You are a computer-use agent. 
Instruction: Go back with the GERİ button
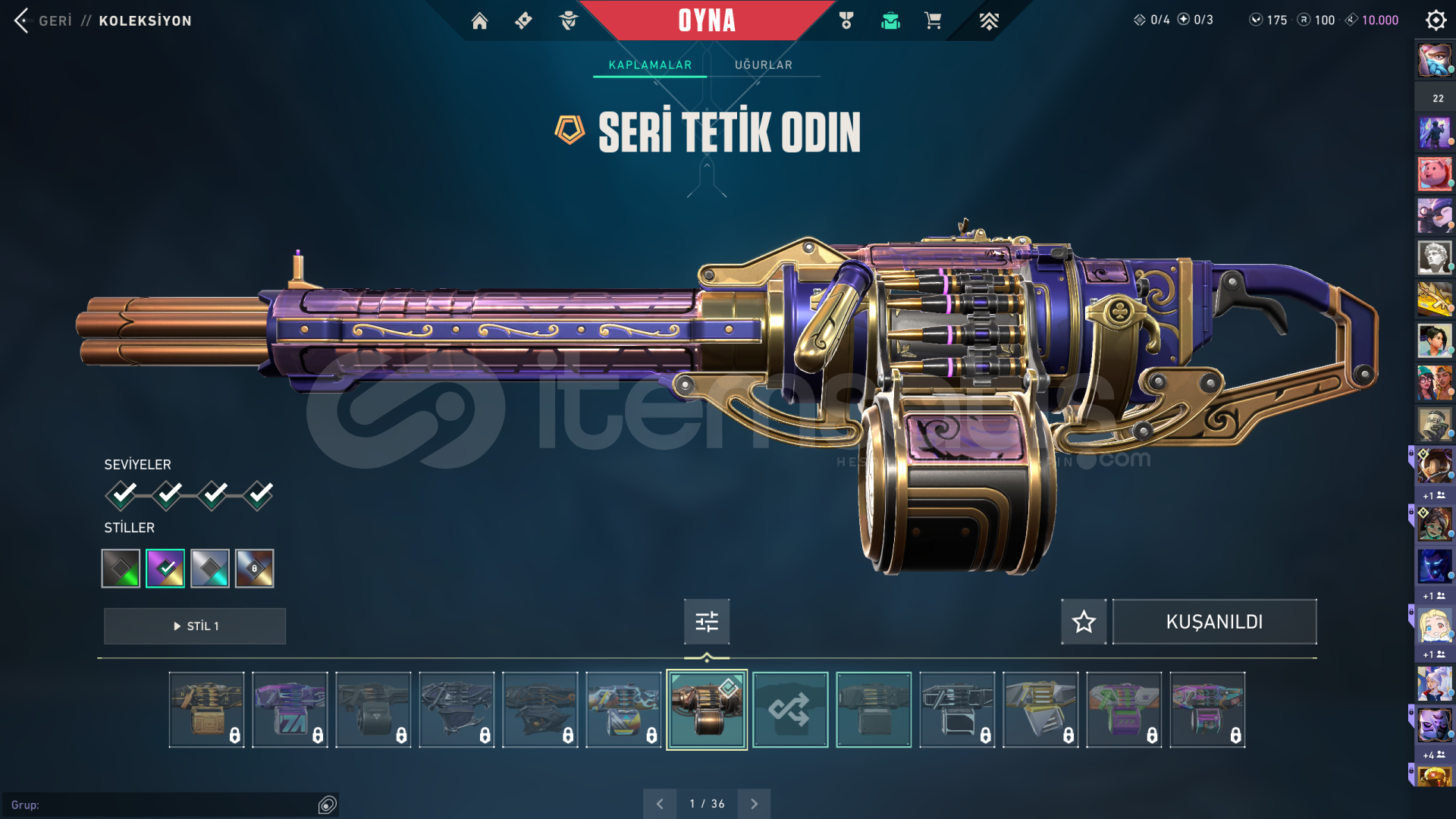coord(44,20)
